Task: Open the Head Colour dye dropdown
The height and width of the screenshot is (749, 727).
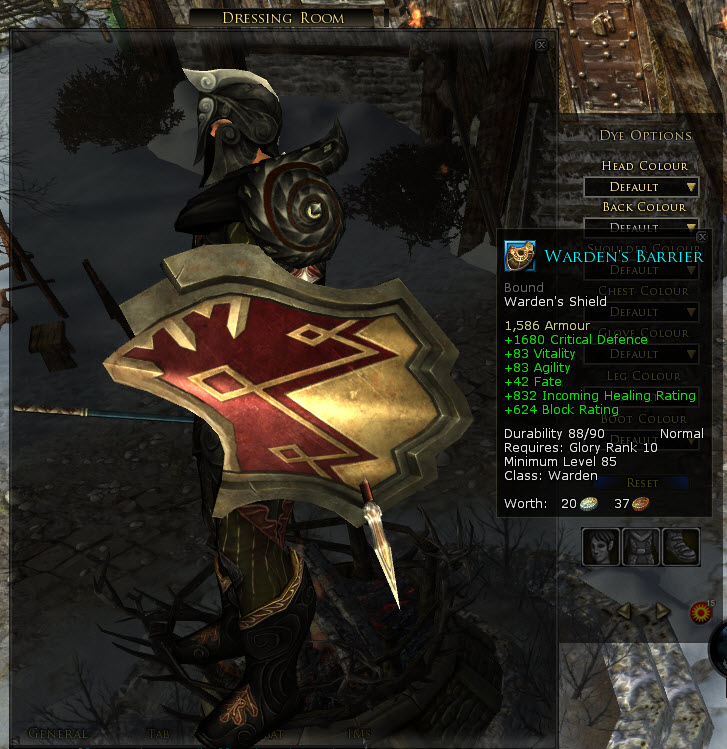Action: coord(642,187)
